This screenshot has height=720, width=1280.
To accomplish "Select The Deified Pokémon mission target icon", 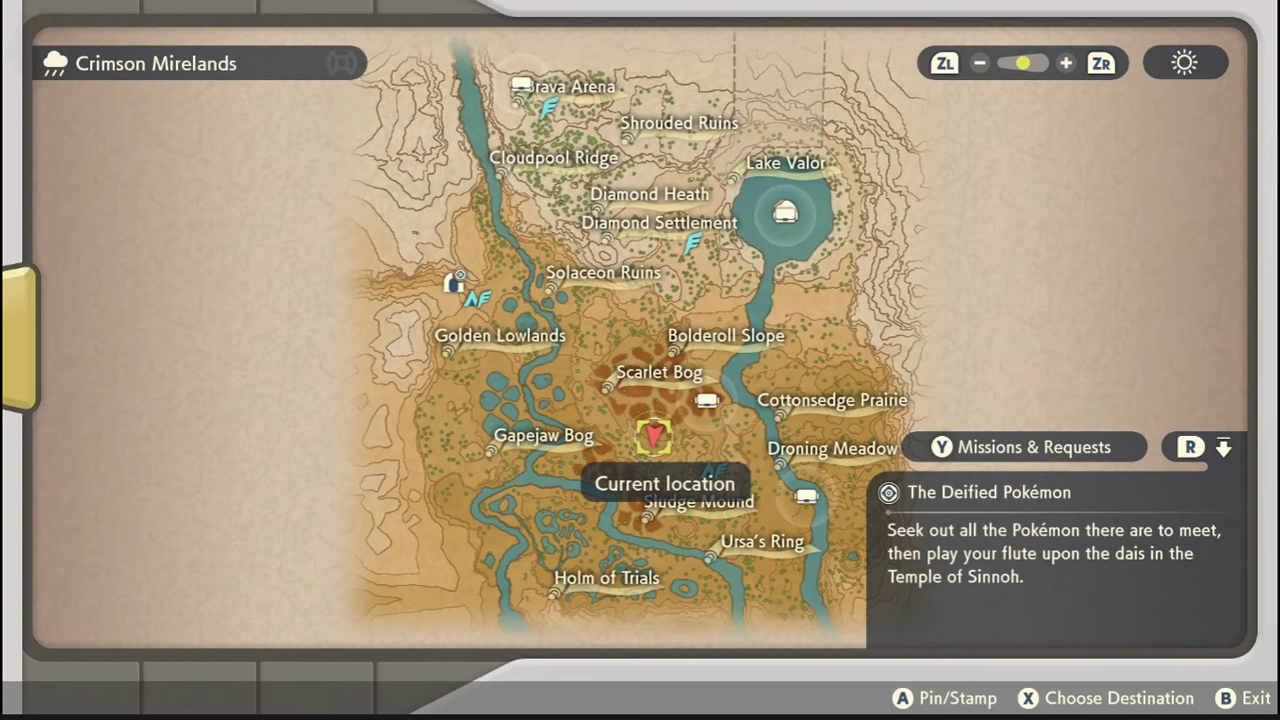I will tap(888, 492).
